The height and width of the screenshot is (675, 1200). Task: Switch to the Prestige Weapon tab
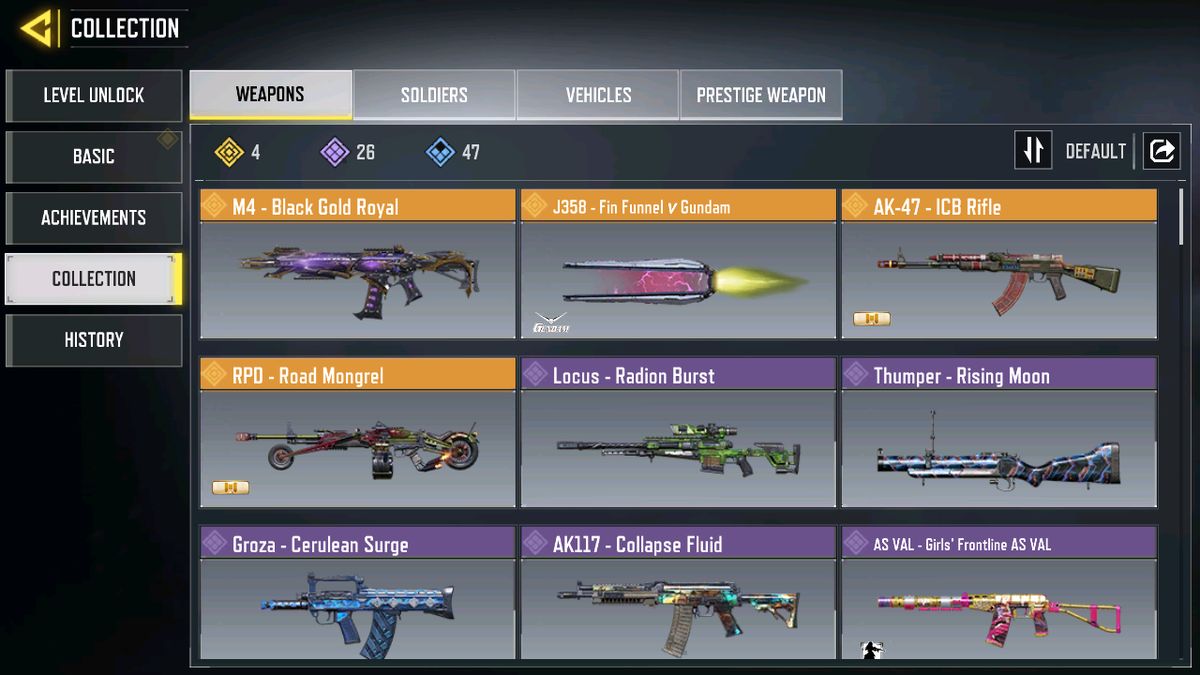761,95
